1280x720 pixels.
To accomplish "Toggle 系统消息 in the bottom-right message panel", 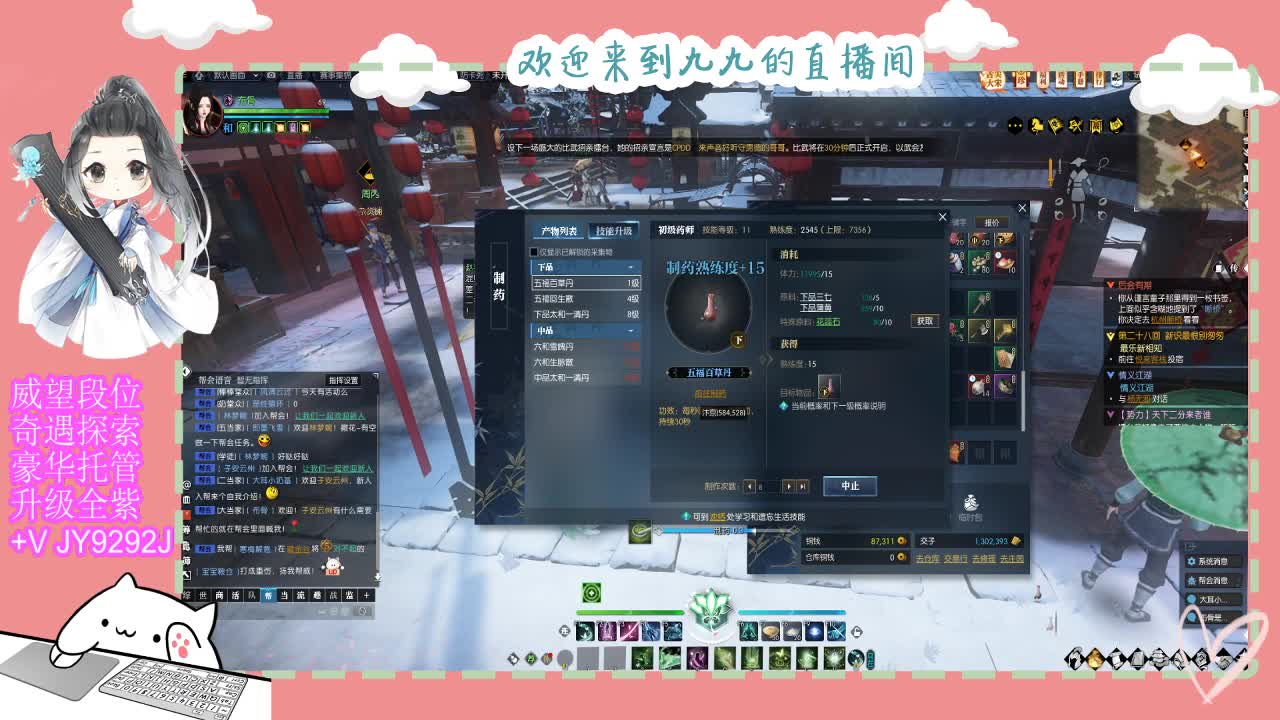I will (1213, 561).
